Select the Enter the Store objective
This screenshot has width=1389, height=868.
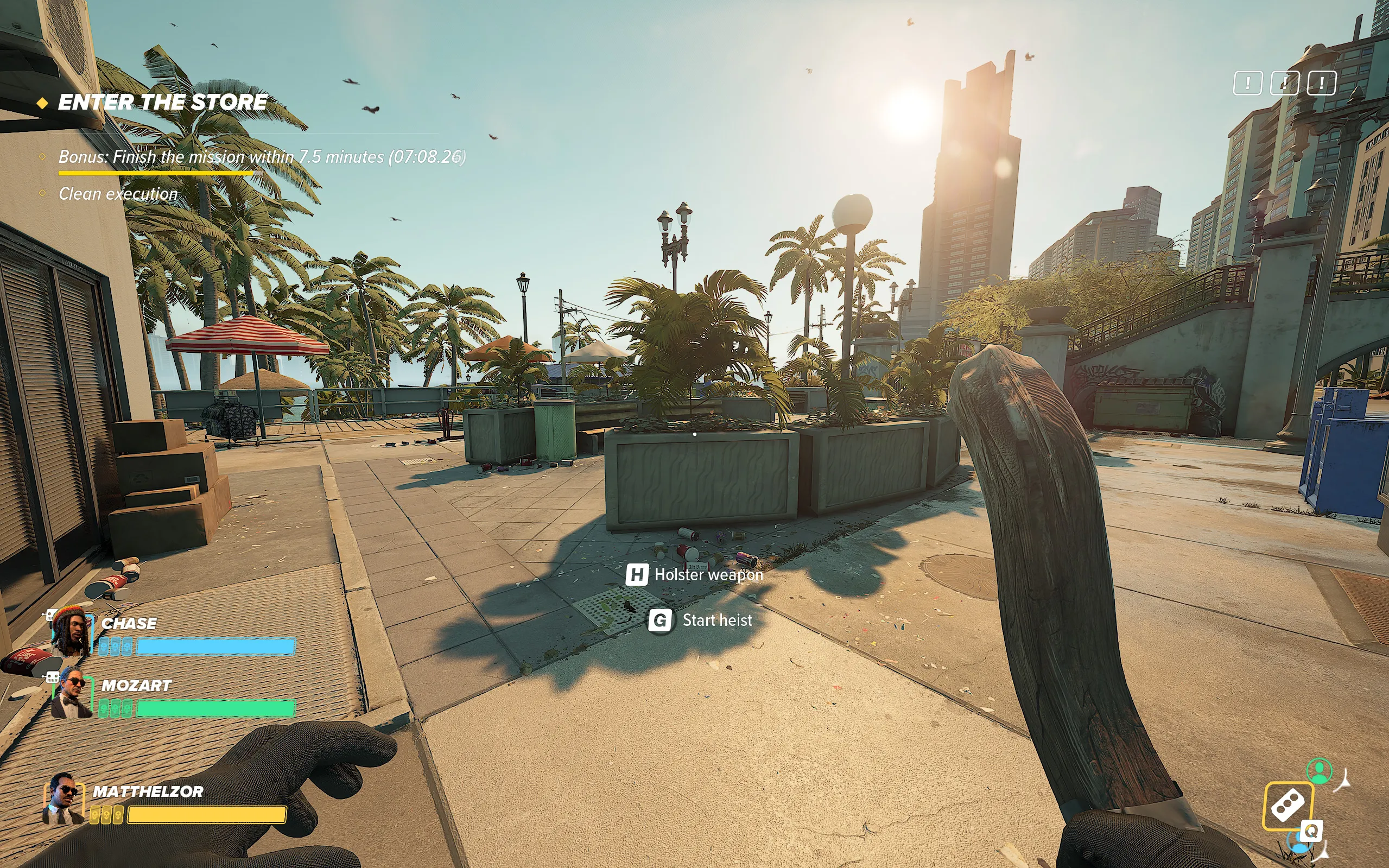pos(162,102)
